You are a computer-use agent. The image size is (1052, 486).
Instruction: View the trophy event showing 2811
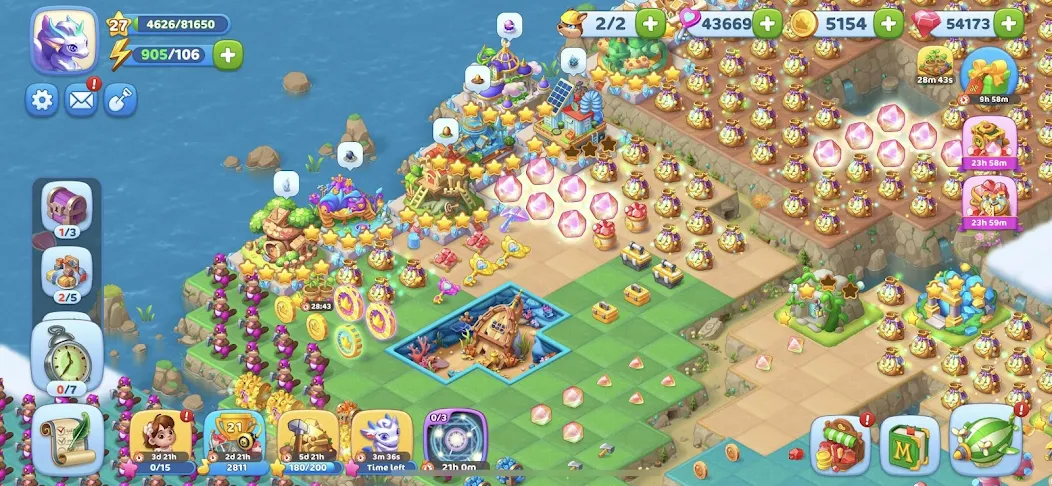tap(235, 440)
